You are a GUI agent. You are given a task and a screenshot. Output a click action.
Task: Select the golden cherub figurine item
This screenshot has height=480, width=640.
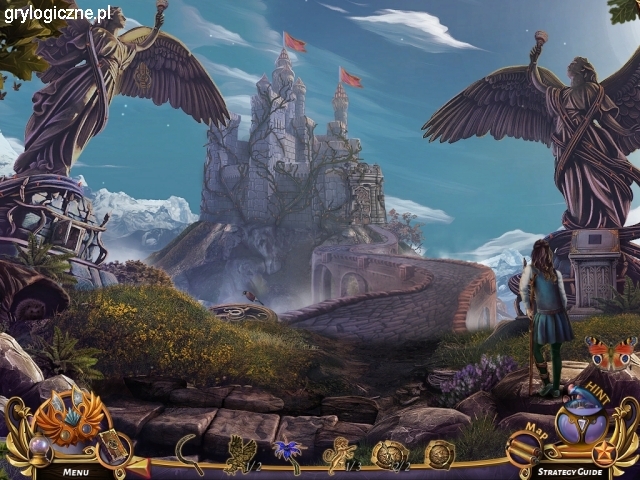point(339,453)
